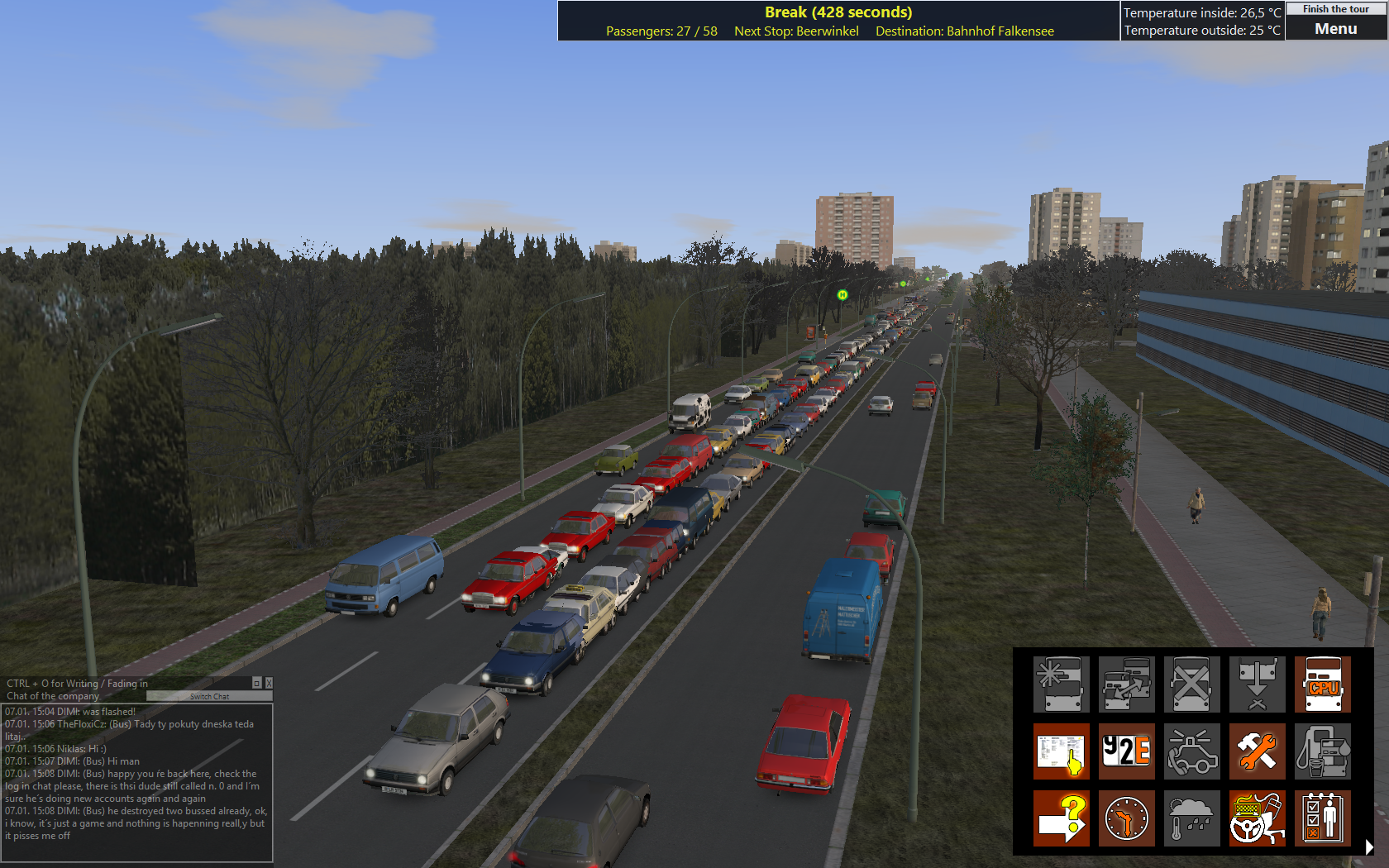Maximize the chat window with square button
Screen dimensions: 1389x868
click(x=256, y=684)
